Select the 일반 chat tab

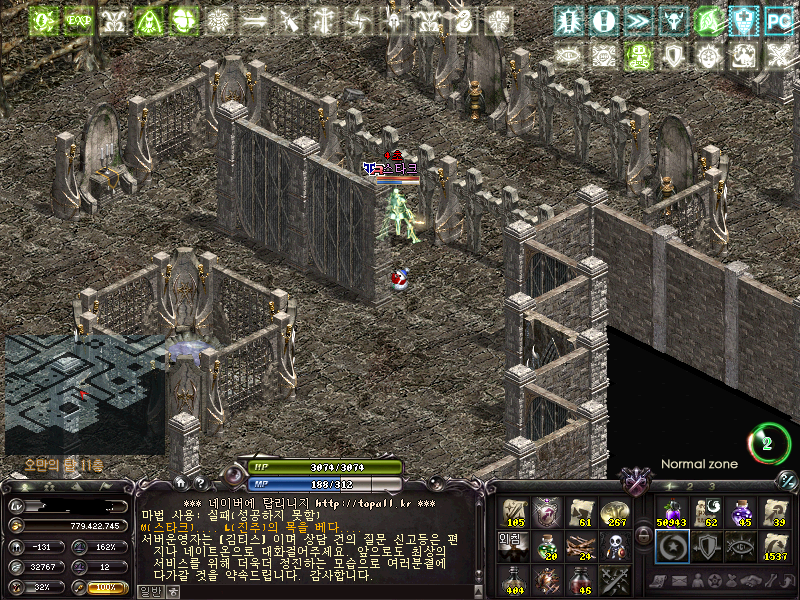click(148, 592)
